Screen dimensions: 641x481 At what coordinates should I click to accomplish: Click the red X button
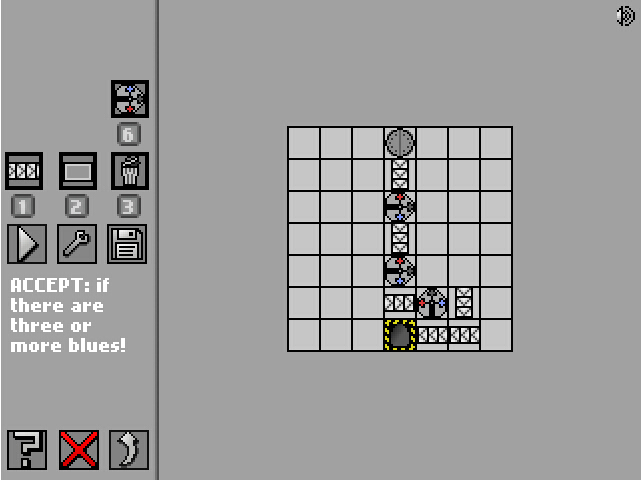point(79,450)
